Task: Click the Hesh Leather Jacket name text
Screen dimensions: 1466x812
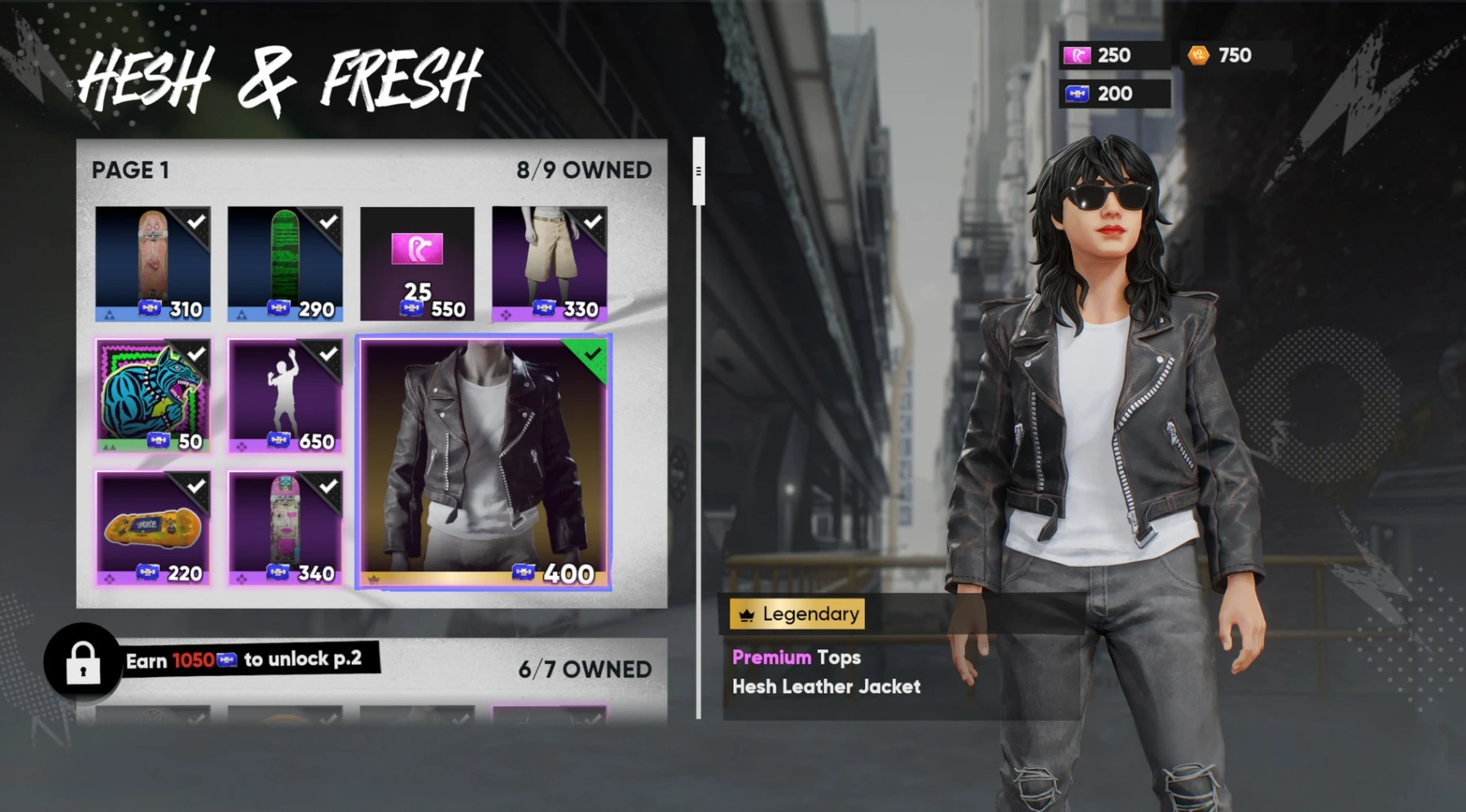Action: point(825,687)
